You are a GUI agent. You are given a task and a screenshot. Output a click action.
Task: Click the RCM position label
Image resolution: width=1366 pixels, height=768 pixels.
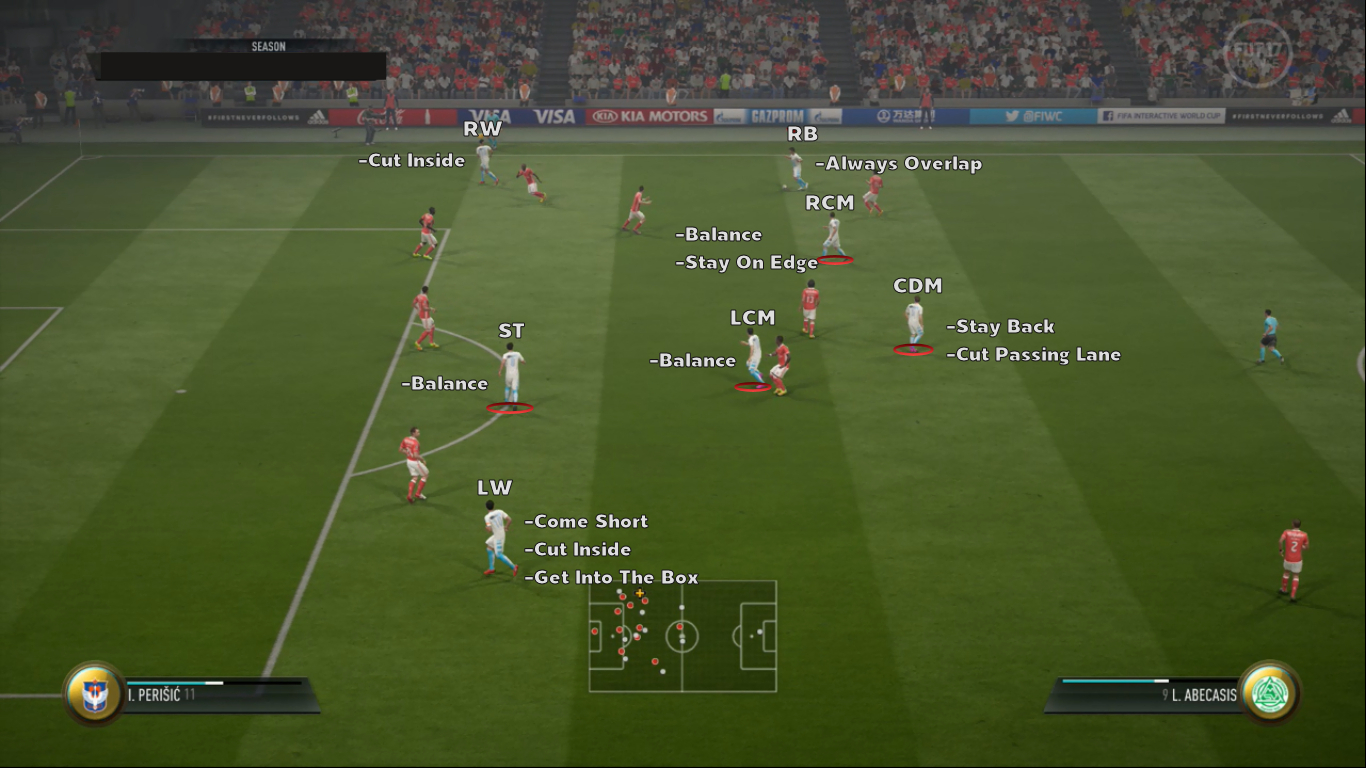[830, 202]
